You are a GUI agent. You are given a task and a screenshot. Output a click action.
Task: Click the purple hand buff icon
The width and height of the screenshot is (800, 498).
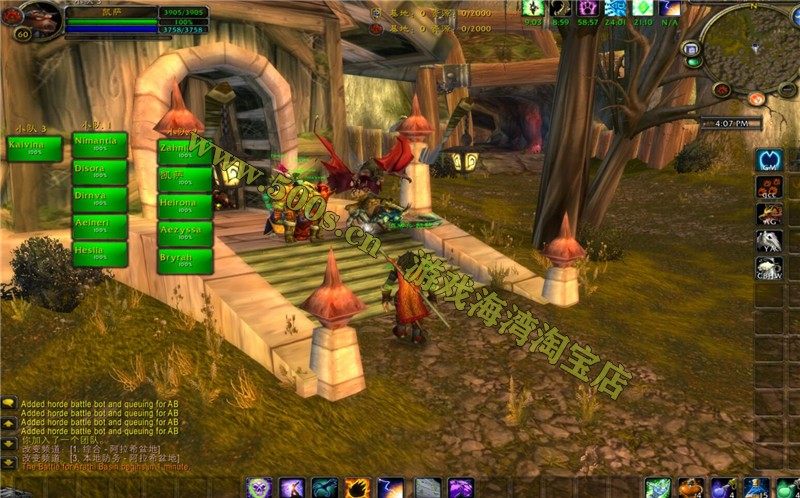[588, 8]
